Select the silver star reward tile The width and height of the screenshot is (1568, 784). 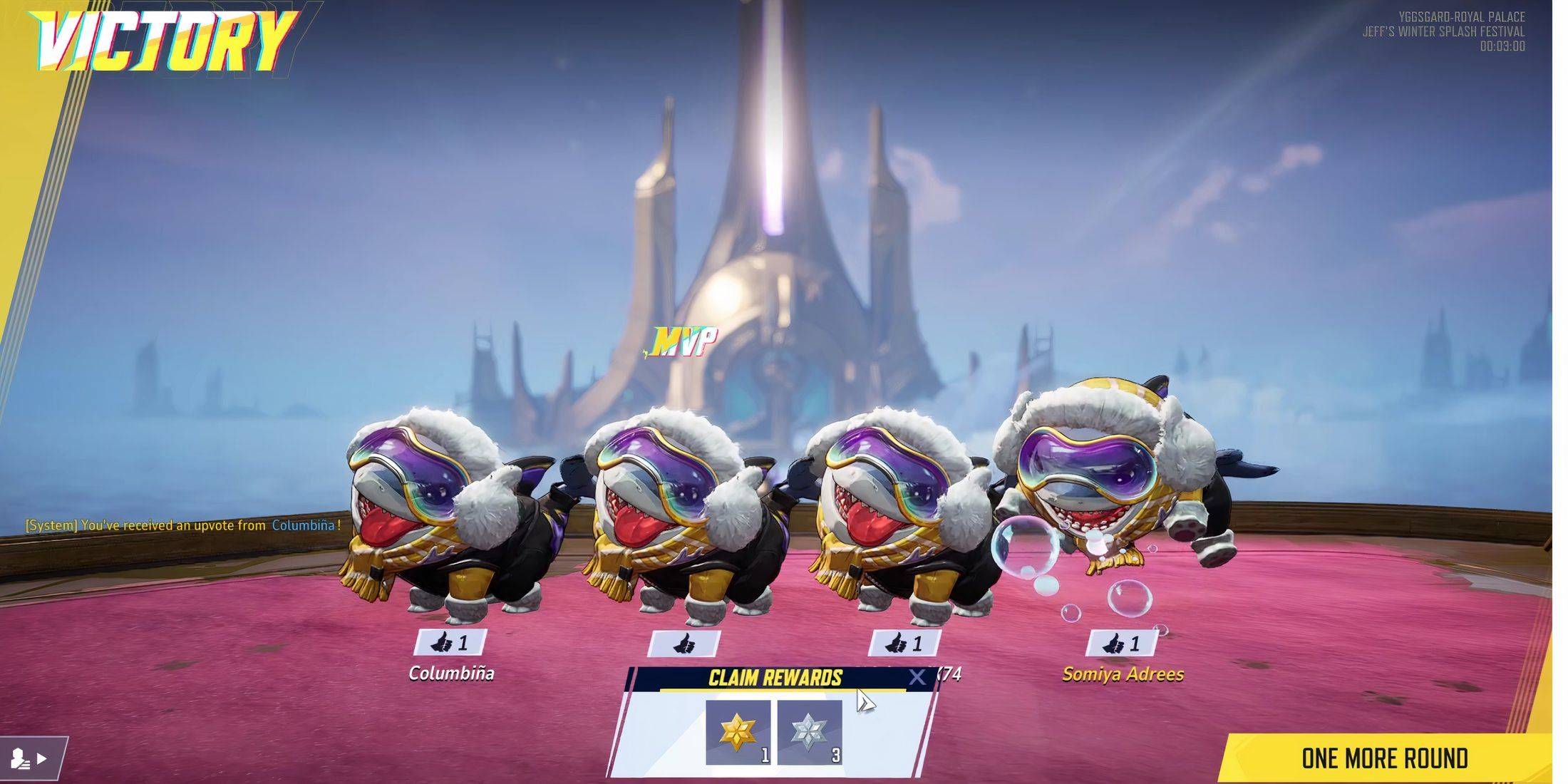tap(810, 732)
